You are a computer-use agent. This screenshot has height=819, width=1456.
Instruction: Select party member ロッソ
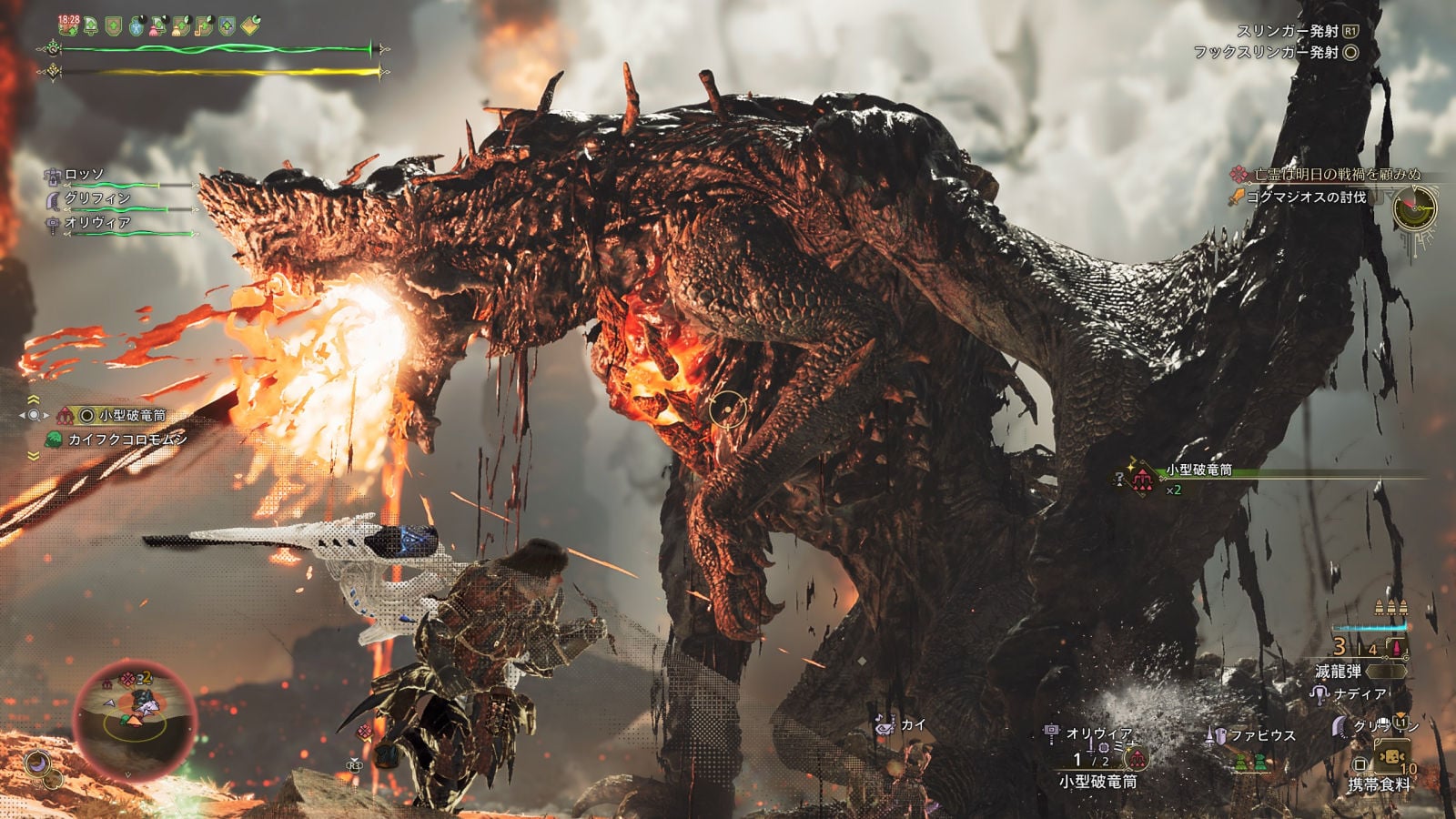(84, 175)
